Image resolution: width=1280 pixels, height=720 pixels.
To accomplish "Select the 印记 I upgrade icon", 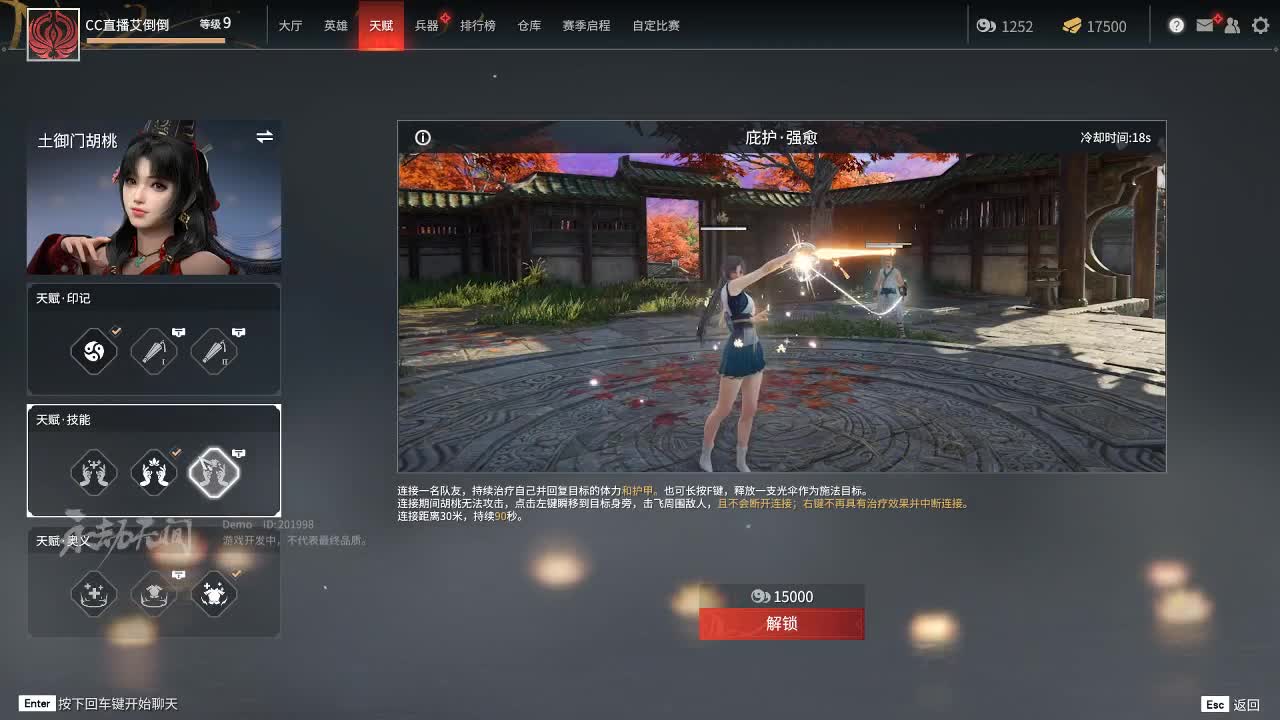I will tap(154, 350).
